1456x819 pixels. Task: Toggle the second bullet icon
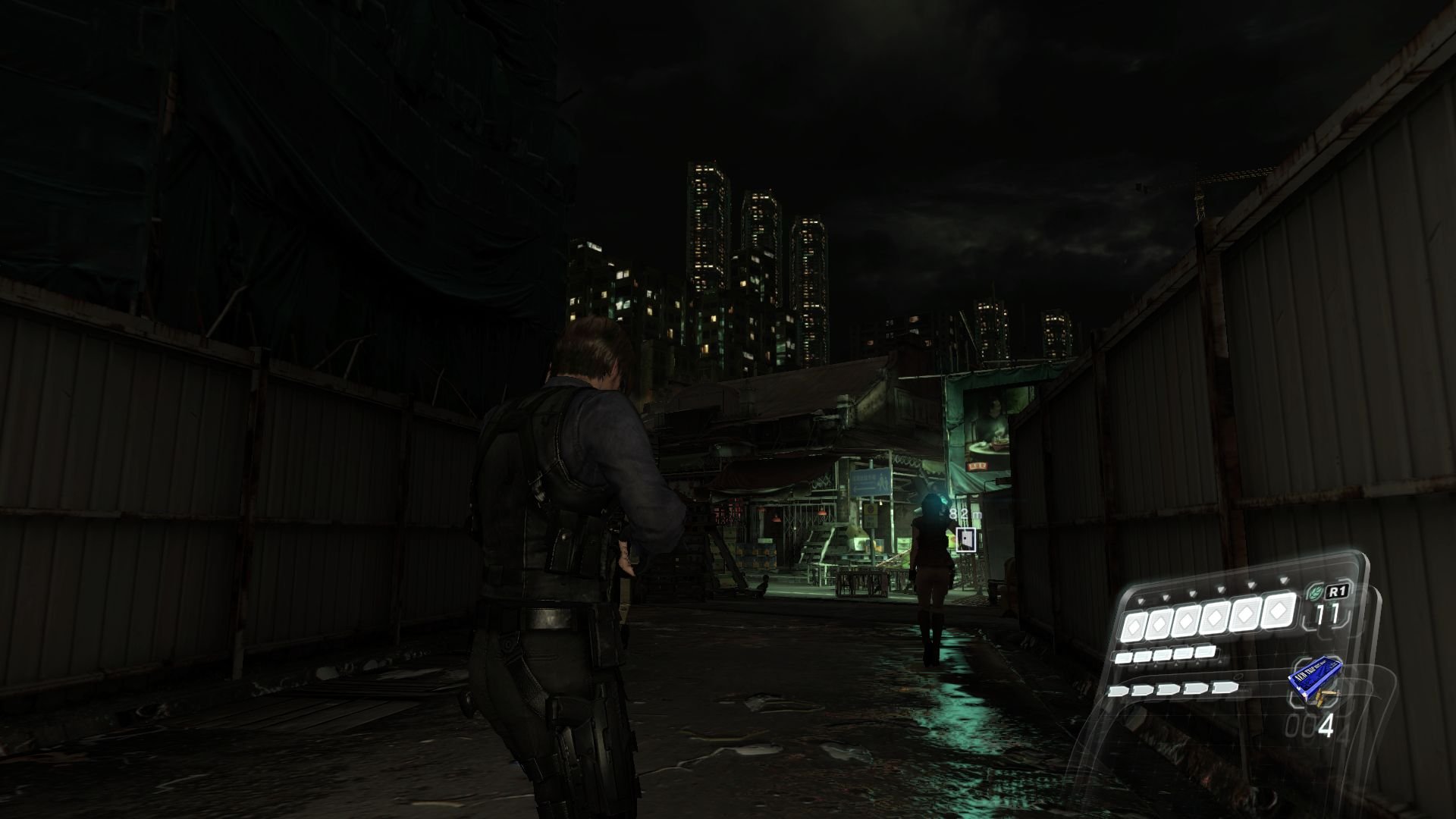point(1141,690)
